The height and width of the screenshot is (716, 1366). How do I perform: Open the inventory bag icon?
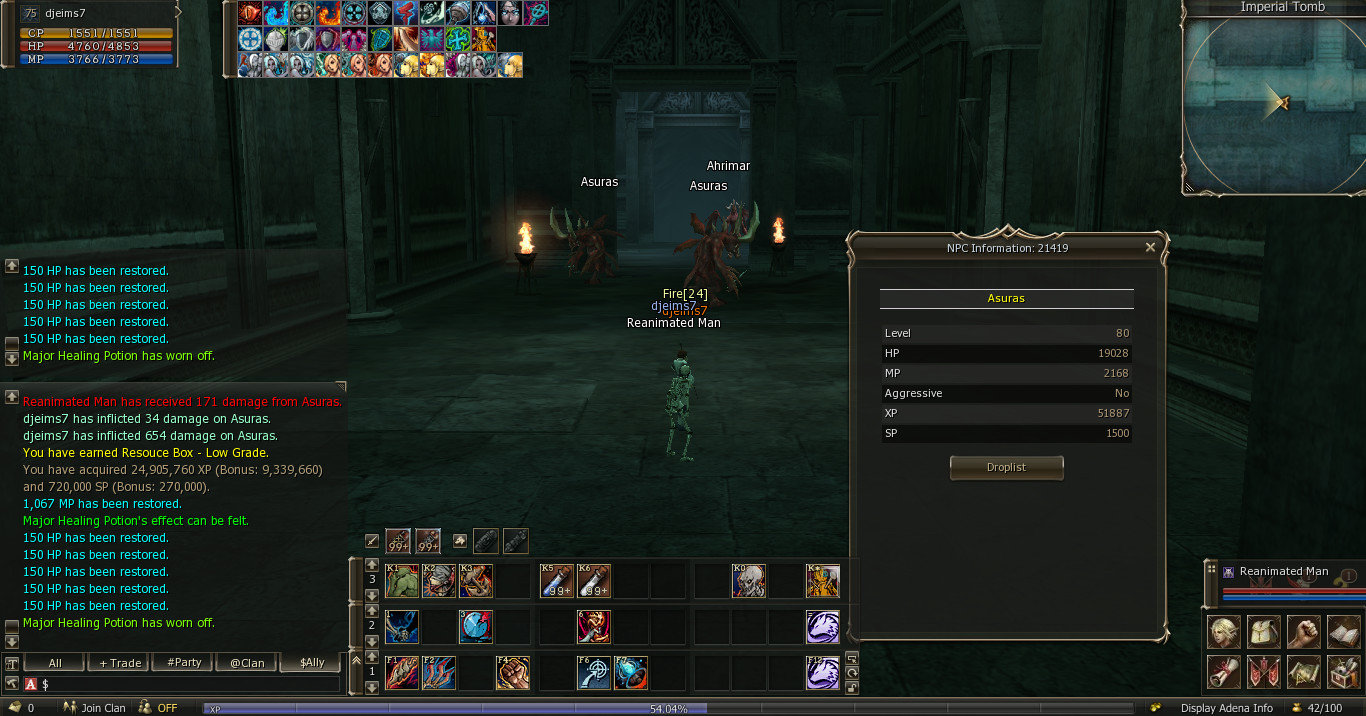[x=1264, y=632]
